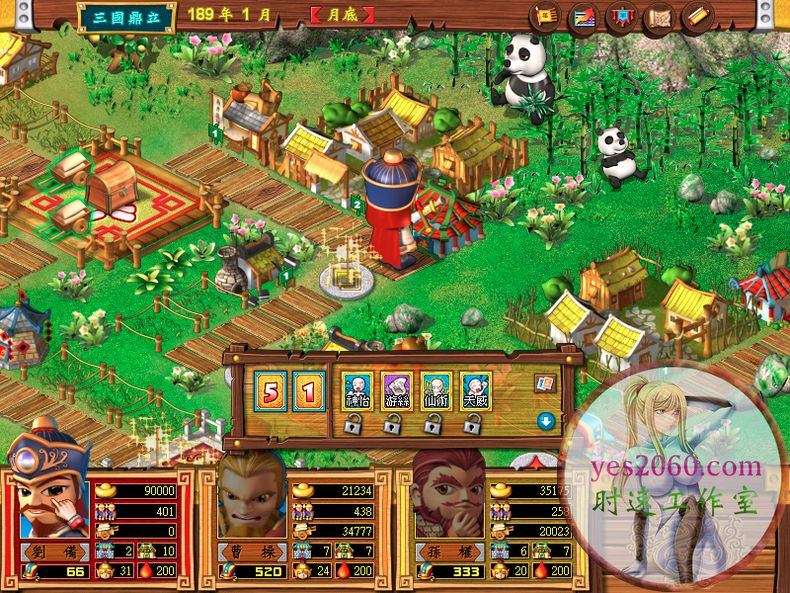Choose the 游絲 skill card
790x593 pixels.
click(396, 388)
